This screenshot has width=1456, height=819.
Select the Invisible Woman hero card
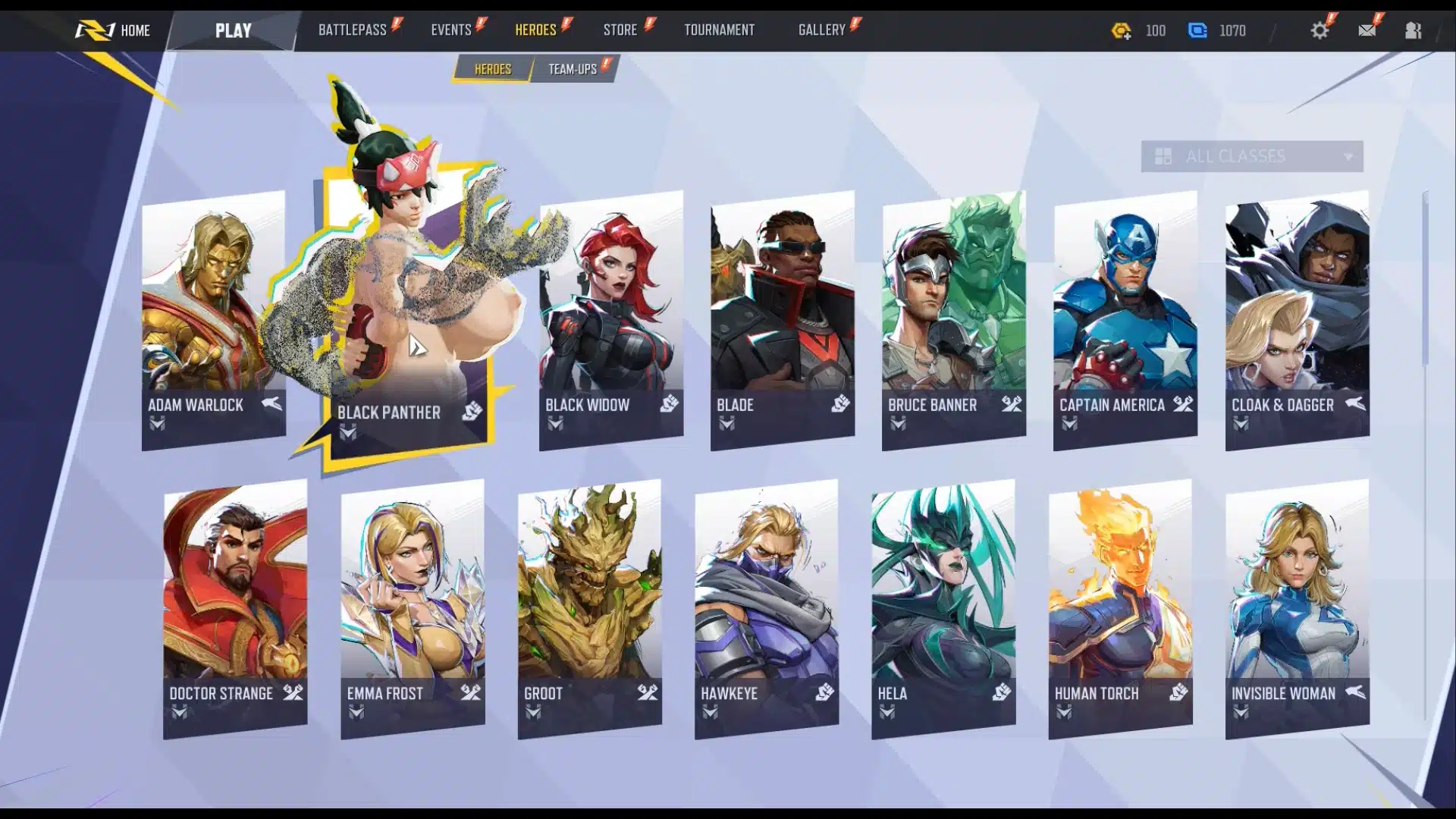pos(1297,607)
